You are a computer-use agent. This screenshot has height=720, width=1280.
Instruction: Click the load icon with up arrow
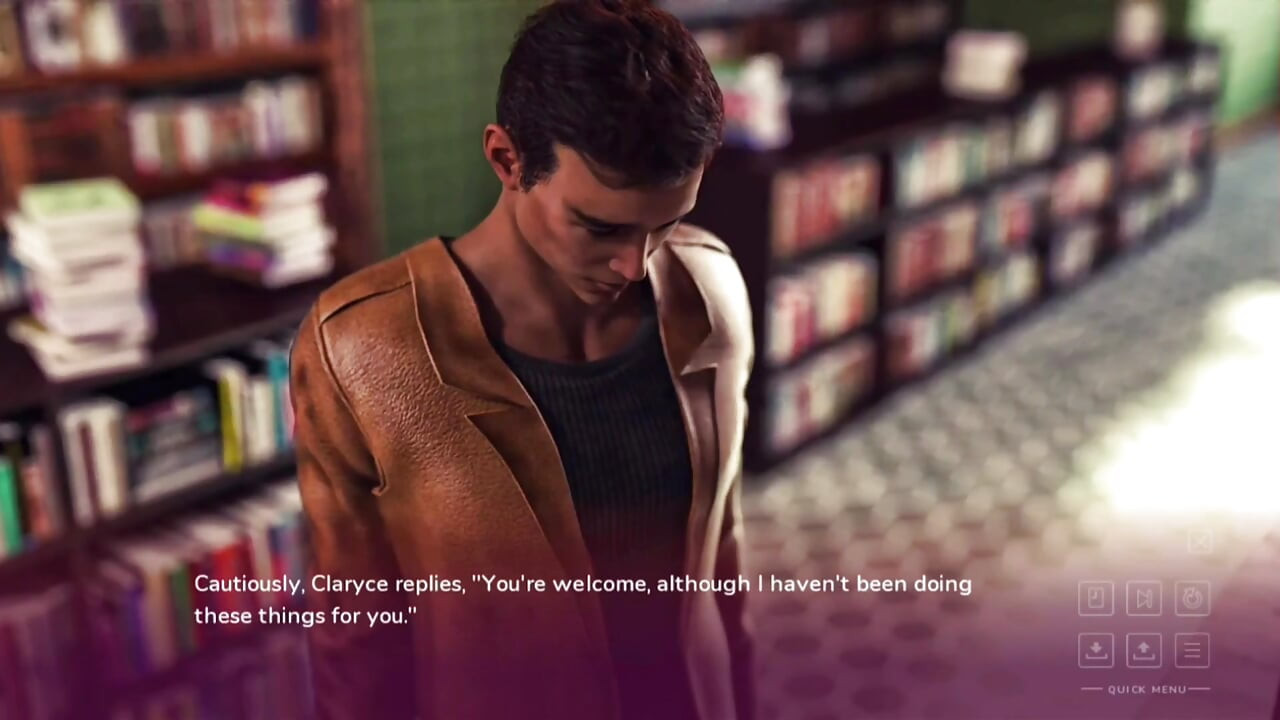pyautogui.click(x=1144, y=650)
